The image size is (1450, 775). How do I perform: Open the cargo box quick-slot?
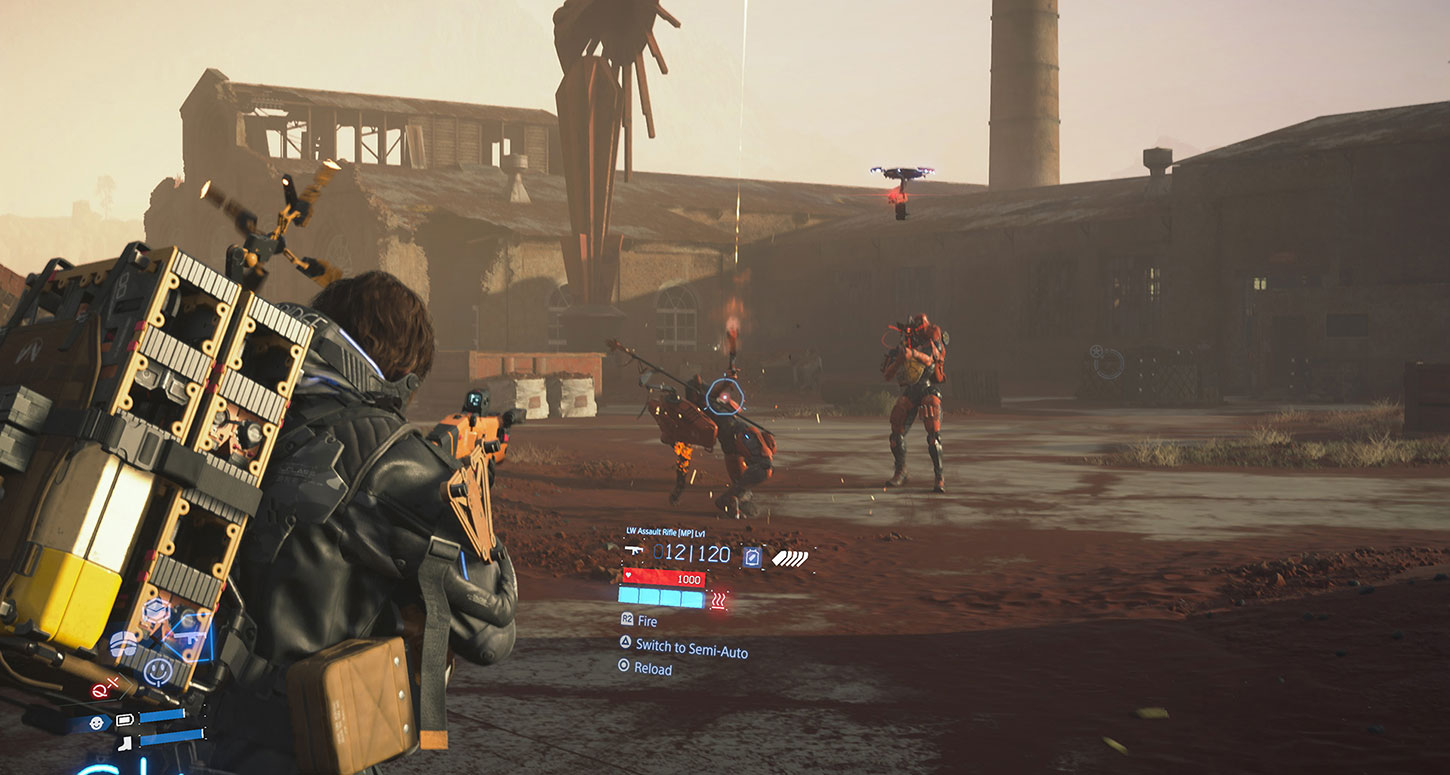pos(155,611)
